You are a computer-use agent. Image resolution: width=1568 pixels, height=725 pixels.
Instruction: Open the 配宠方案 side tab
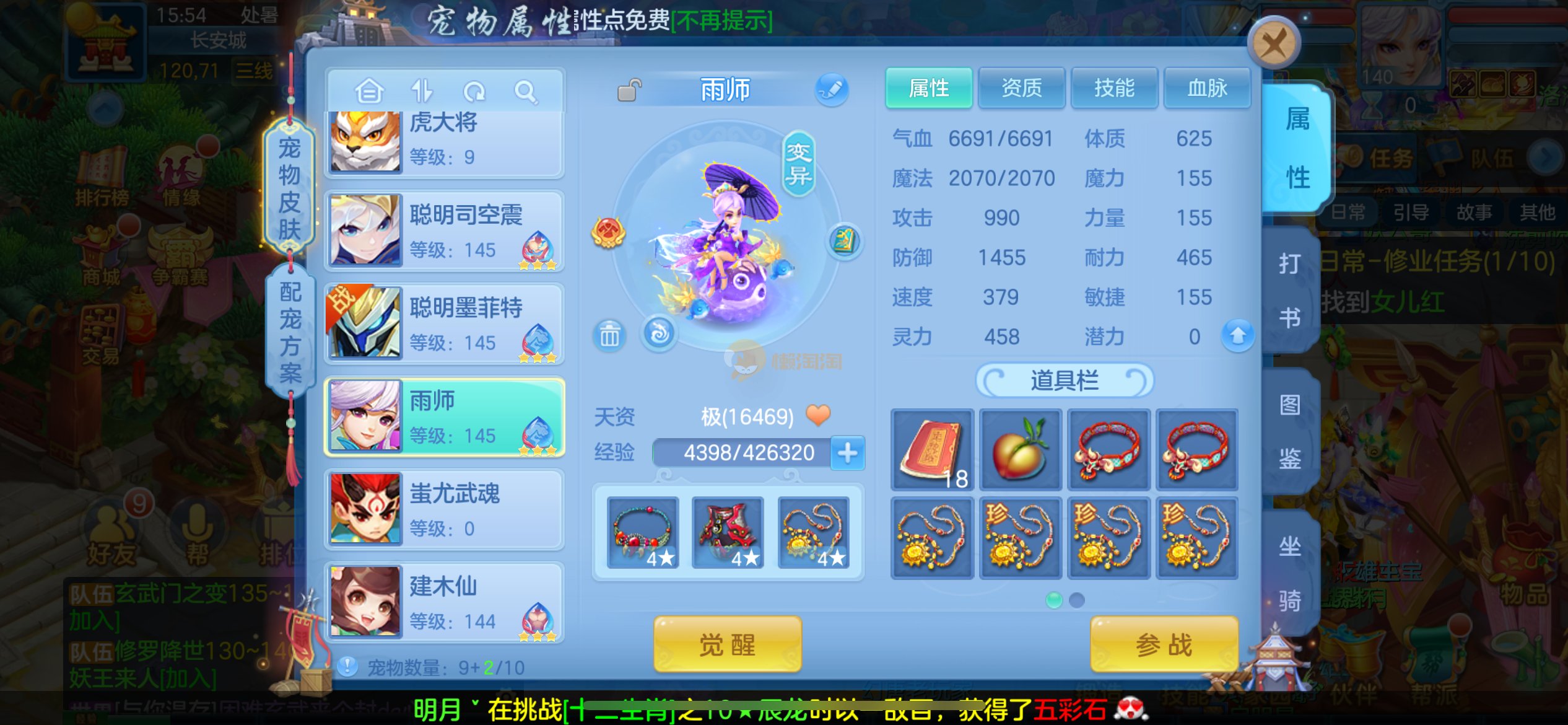click(x=290, y=333)
